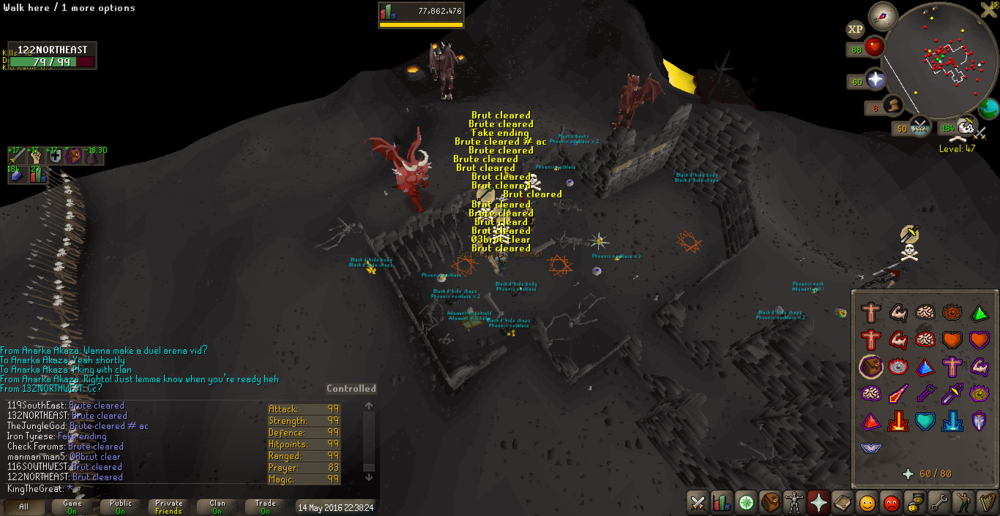Open the Magic spellbook tab
The image size is (1000, 516).
point(842,502)
